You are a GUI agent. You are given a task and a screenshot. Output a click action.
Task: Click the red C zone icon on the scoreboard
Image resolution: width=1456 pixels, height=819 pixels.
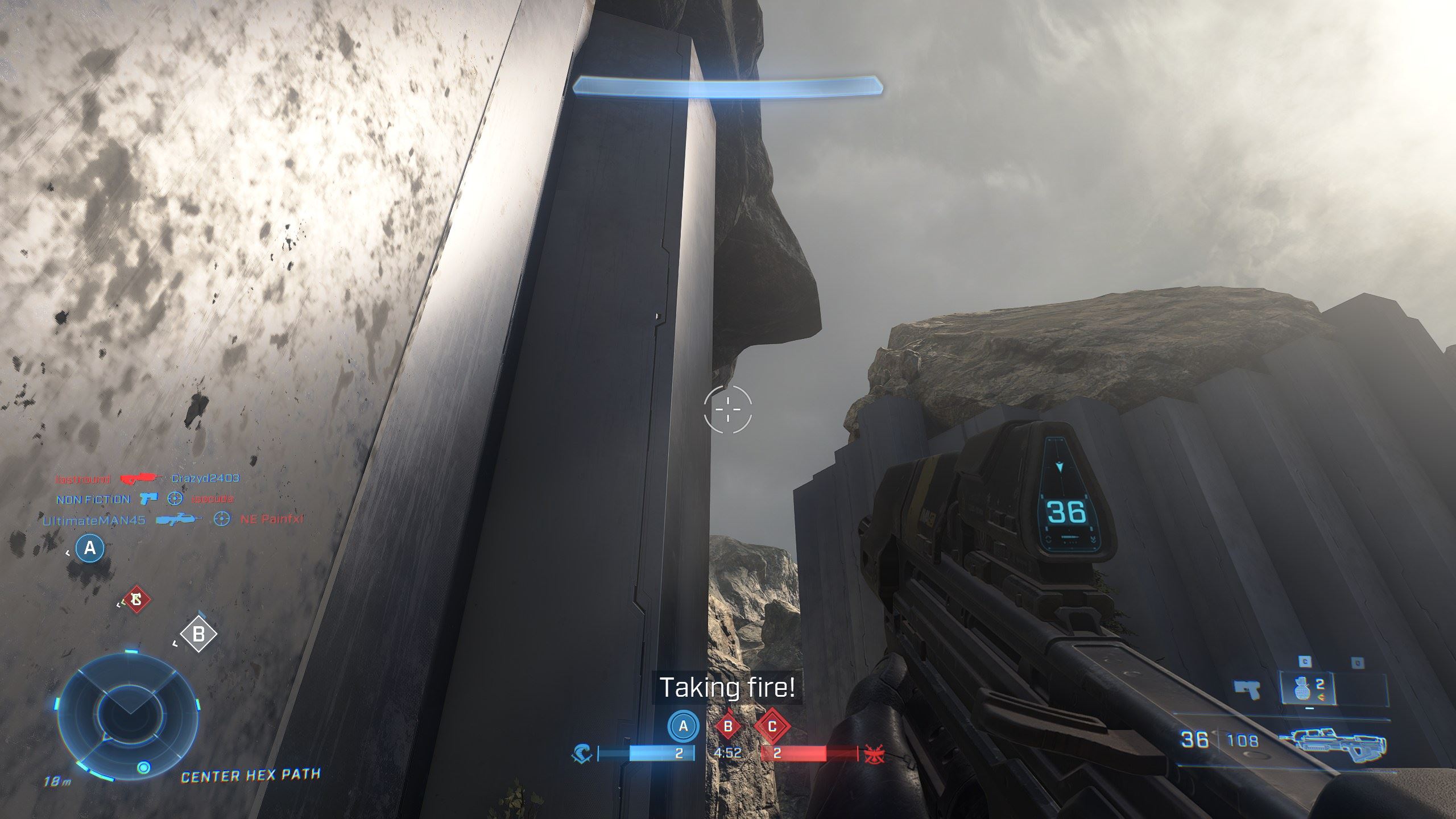point(772,726)
